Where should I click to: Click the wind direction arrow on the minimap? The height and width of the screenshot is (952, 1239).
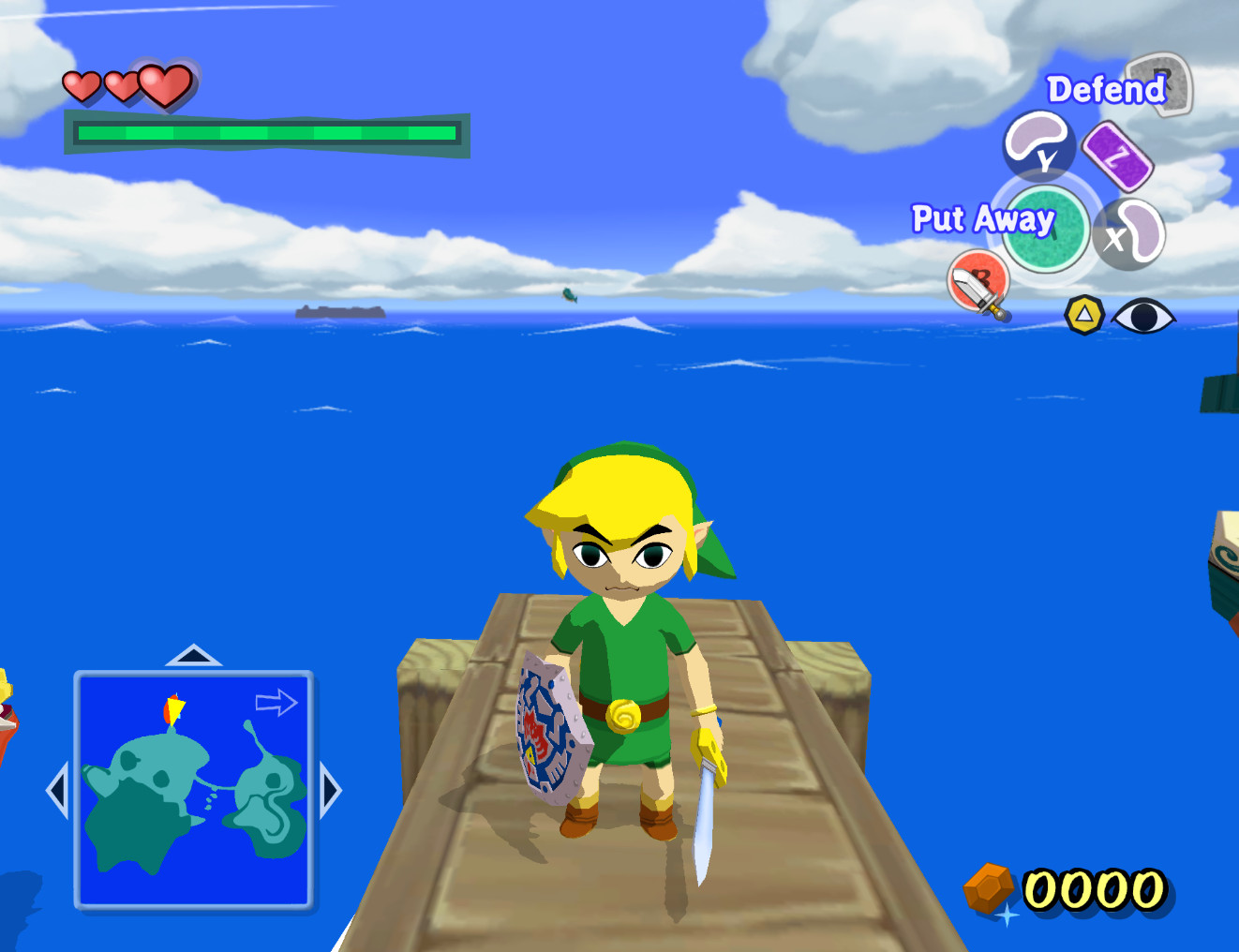coord(275,703)
